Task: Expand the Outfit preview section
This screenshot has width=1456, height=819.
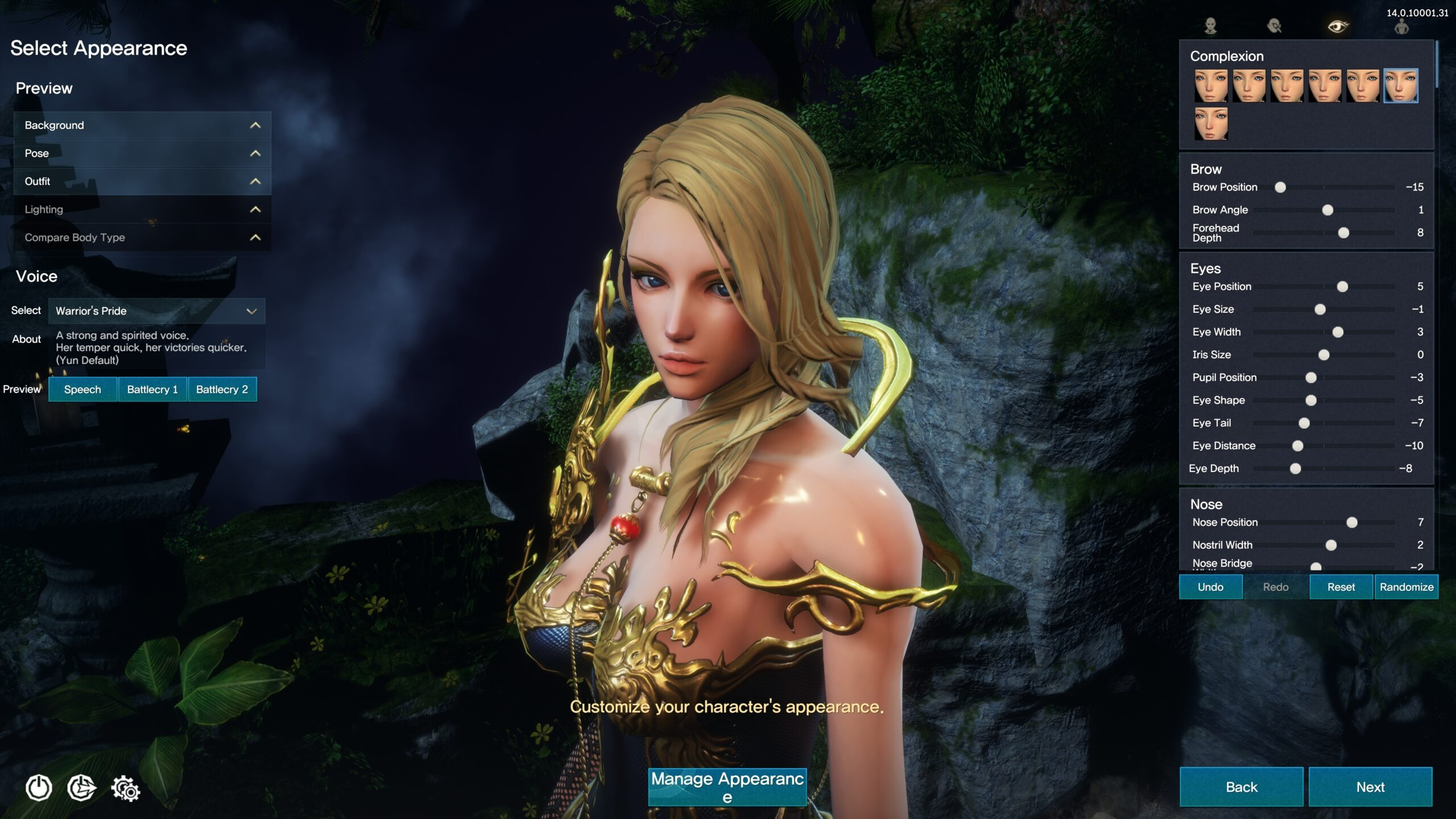Action: pyautogui.click(x=142, y=181)
